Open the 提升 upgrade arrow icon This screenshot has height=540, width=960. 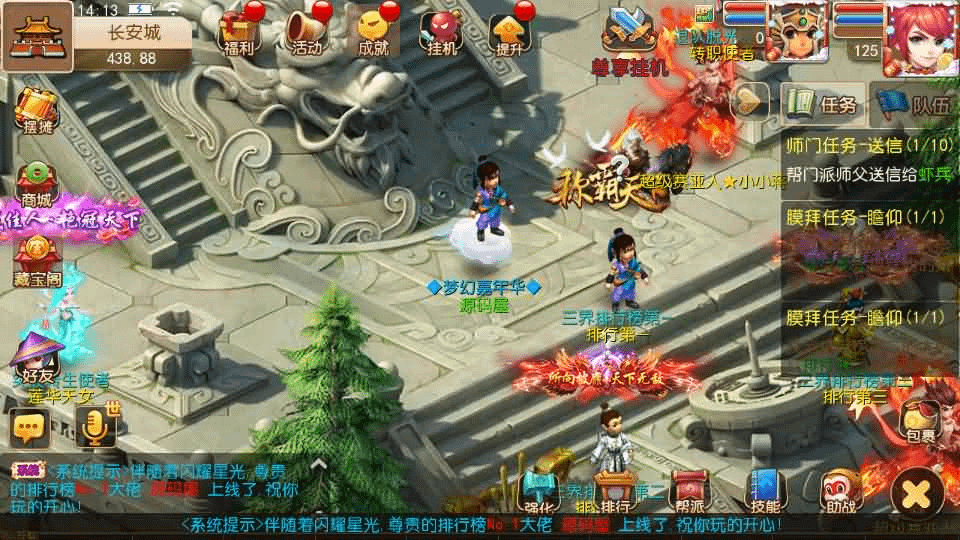coord(509,33)
